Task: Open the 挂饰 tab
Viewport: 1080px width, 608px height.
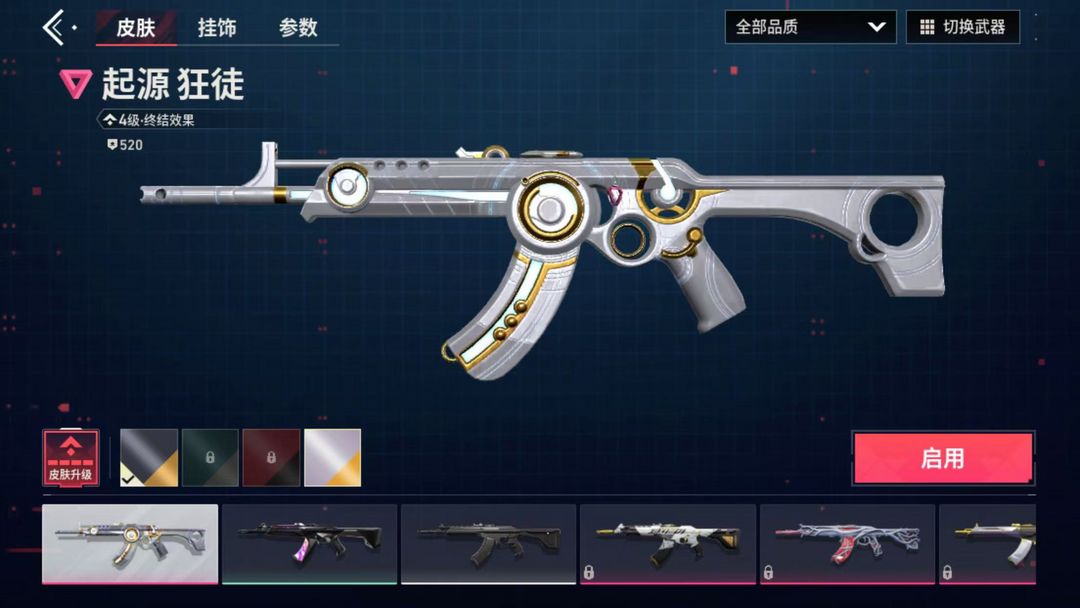Action: click(217, 27)
